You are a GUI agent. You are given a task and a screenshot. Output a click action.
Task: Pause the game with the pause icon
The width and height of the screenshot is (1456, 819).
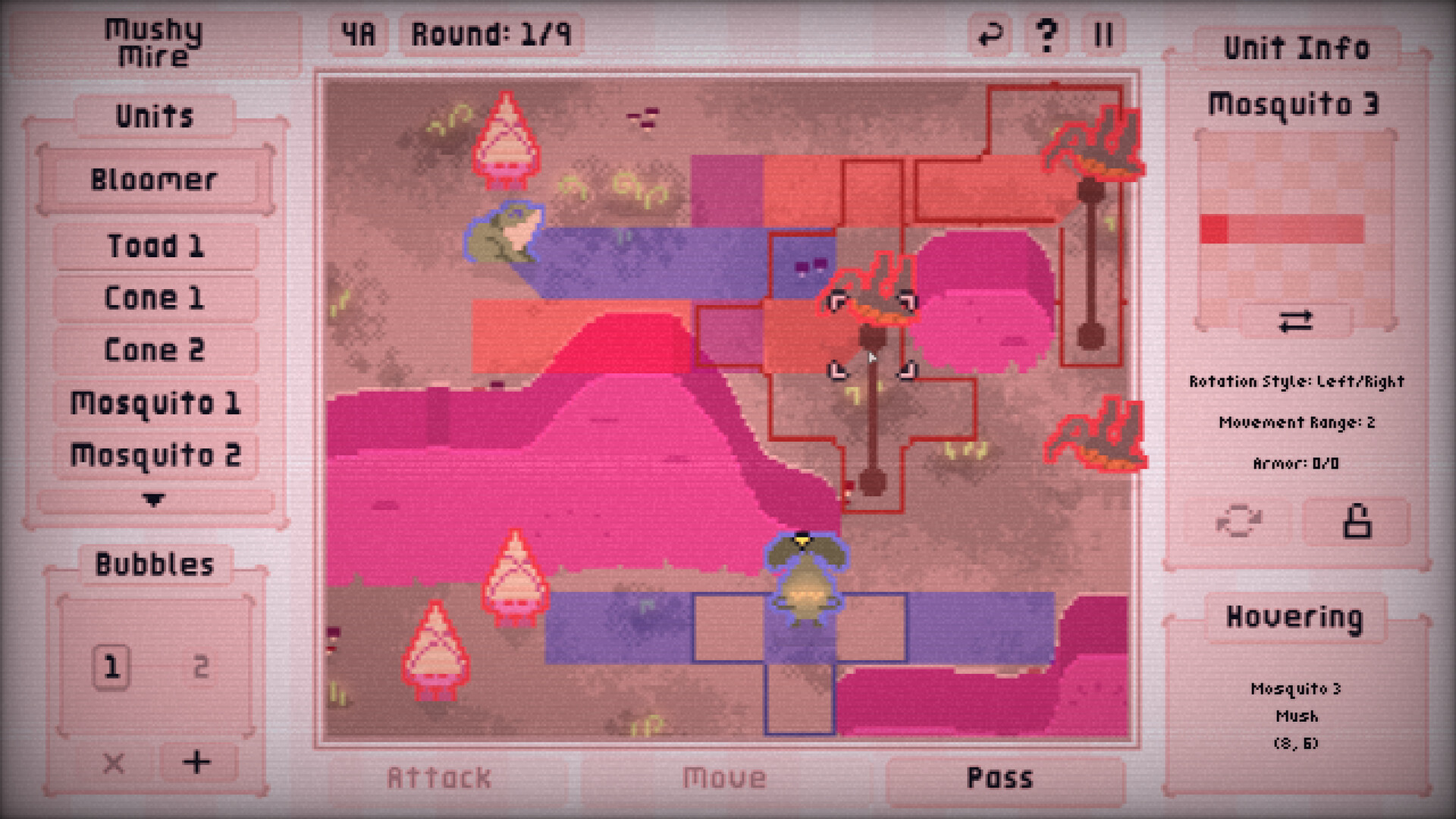tap(1103, 33)
